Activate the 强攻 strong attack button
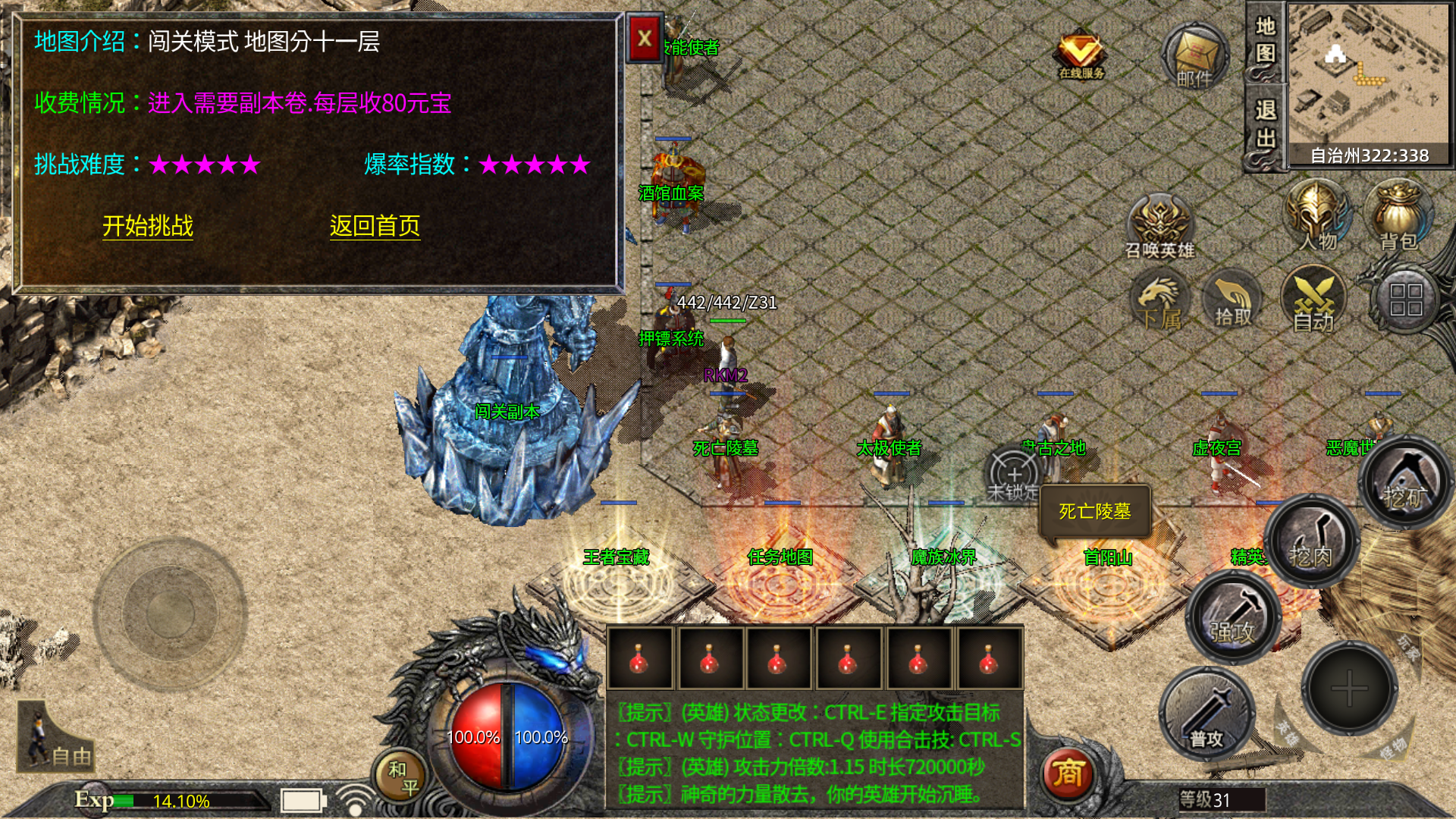Image resolution: width=1456 pixels, height=819 pixels. [1232, 617]
